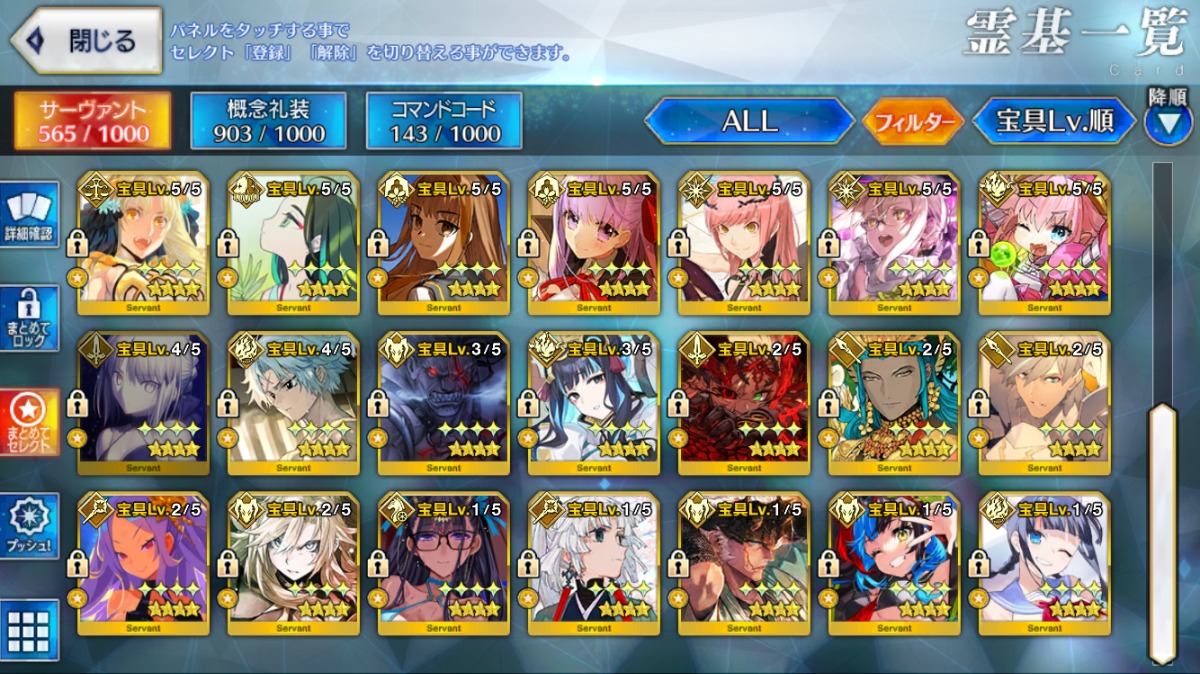This screenshot has width=1200, height=674.
Task: Activate まとめてロック bulk lock
Action: 29,319
